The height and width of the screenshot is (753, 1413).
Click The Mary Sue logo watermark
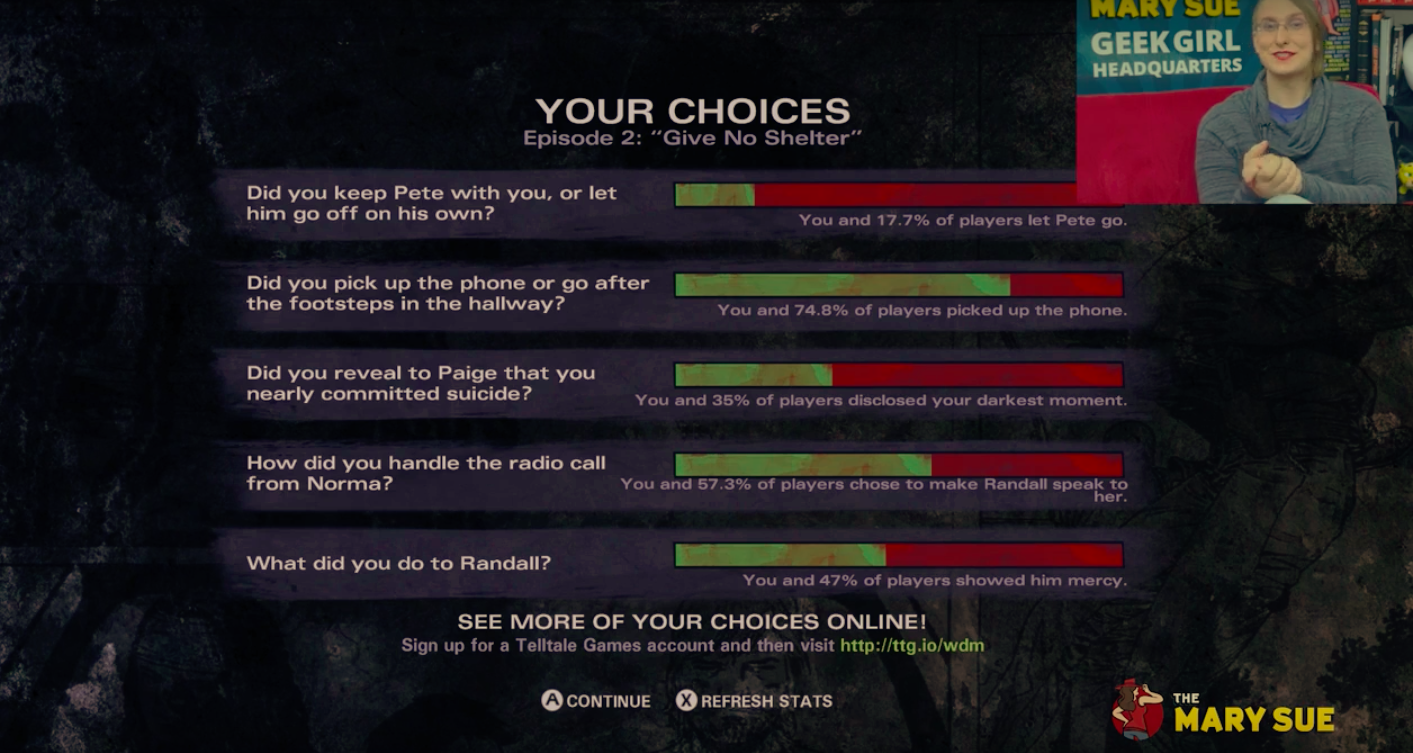coord(1223,709)
